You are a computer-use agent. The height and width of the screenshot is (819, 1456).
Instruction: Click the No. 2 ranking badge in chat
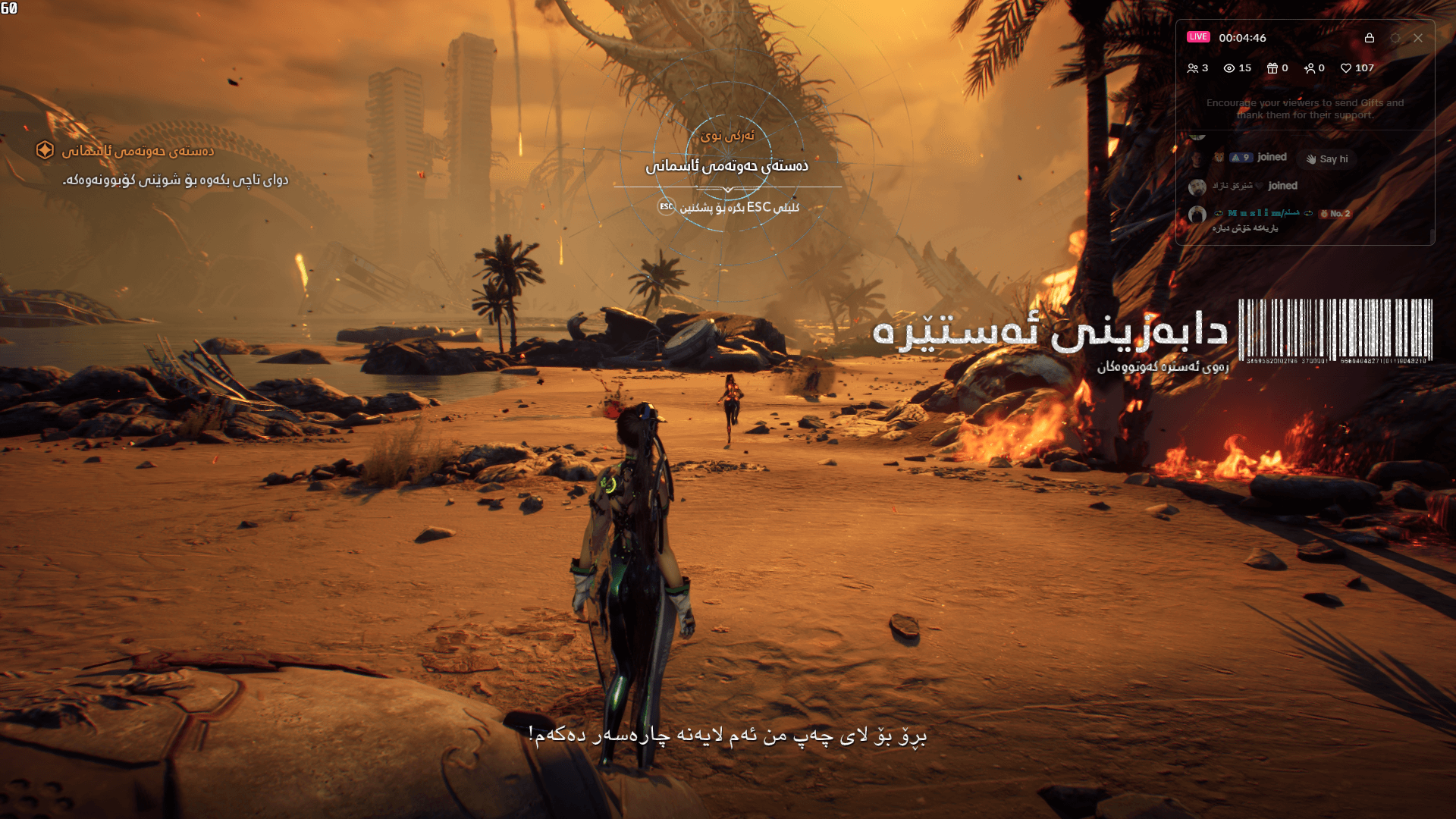(x=1335, y=214)
